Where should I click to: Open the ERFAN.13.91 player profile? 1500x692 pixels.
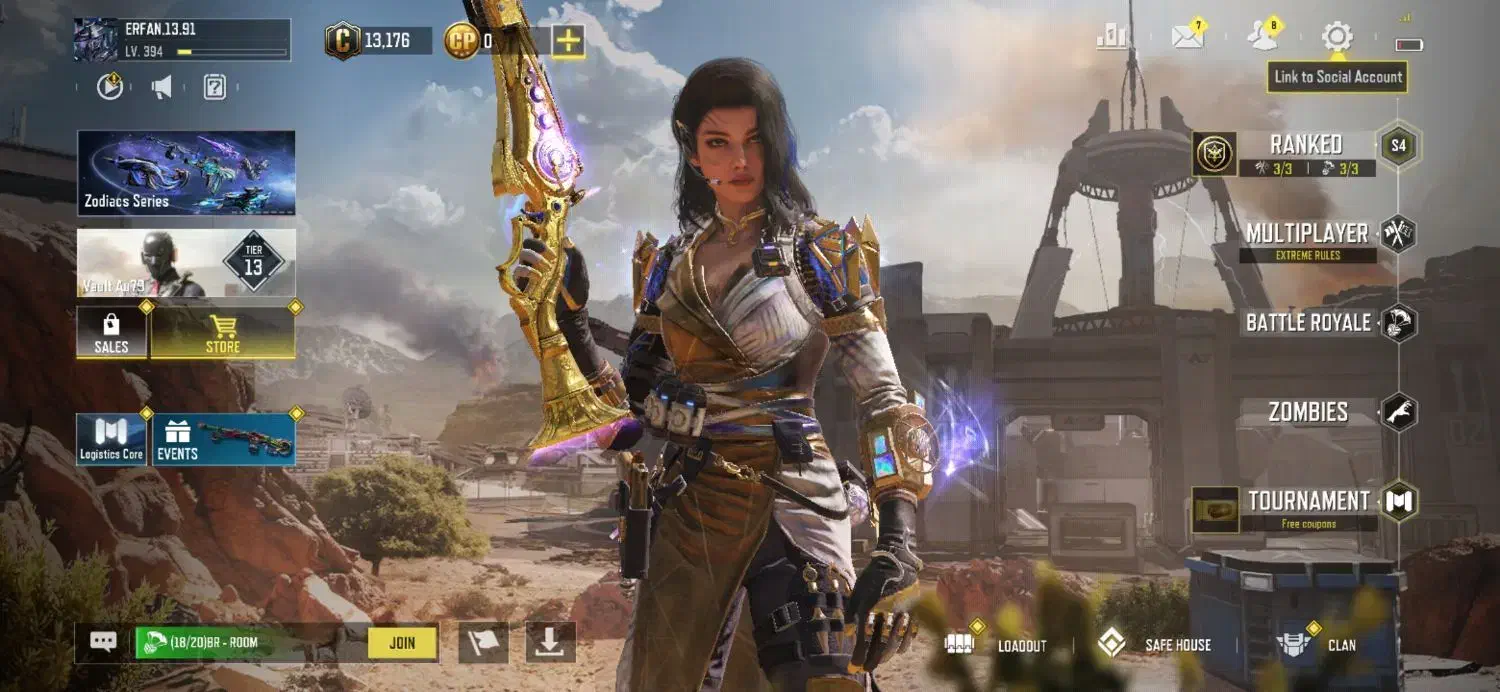(182, 40)
